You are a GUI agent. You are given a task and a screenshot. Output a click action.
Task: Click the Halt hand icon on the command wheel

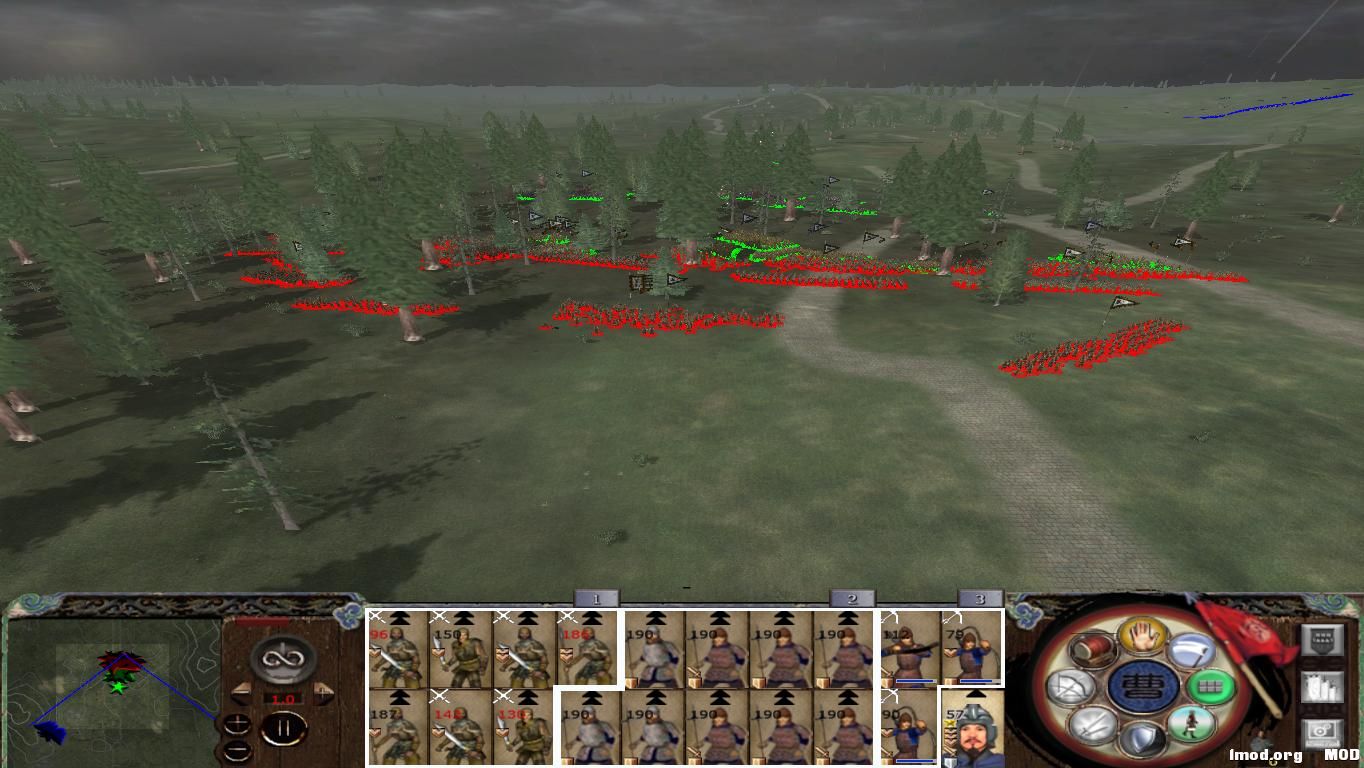(x=1142, y=637)
